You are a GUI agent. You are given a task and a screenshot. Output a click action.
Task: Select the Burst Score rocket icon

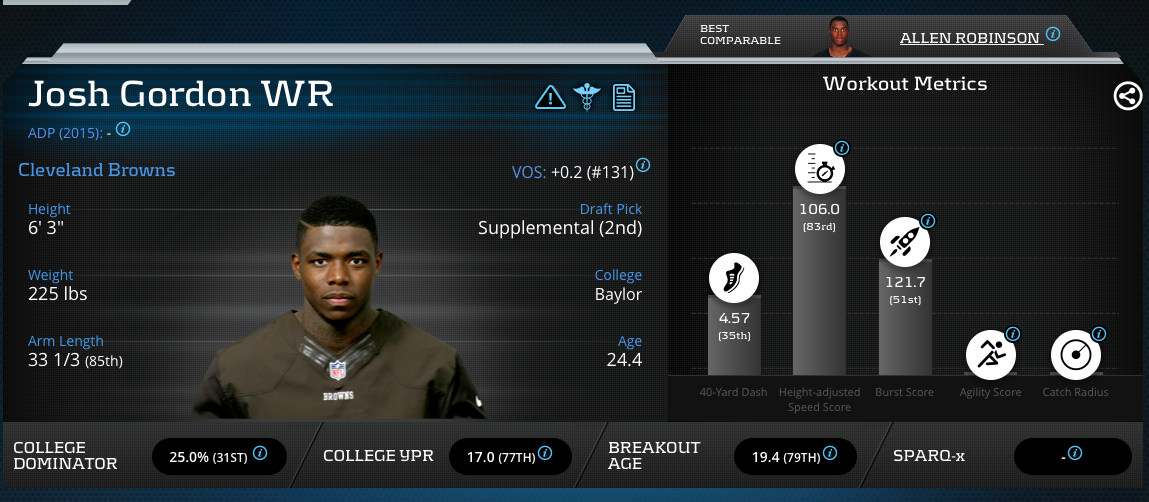905,240
